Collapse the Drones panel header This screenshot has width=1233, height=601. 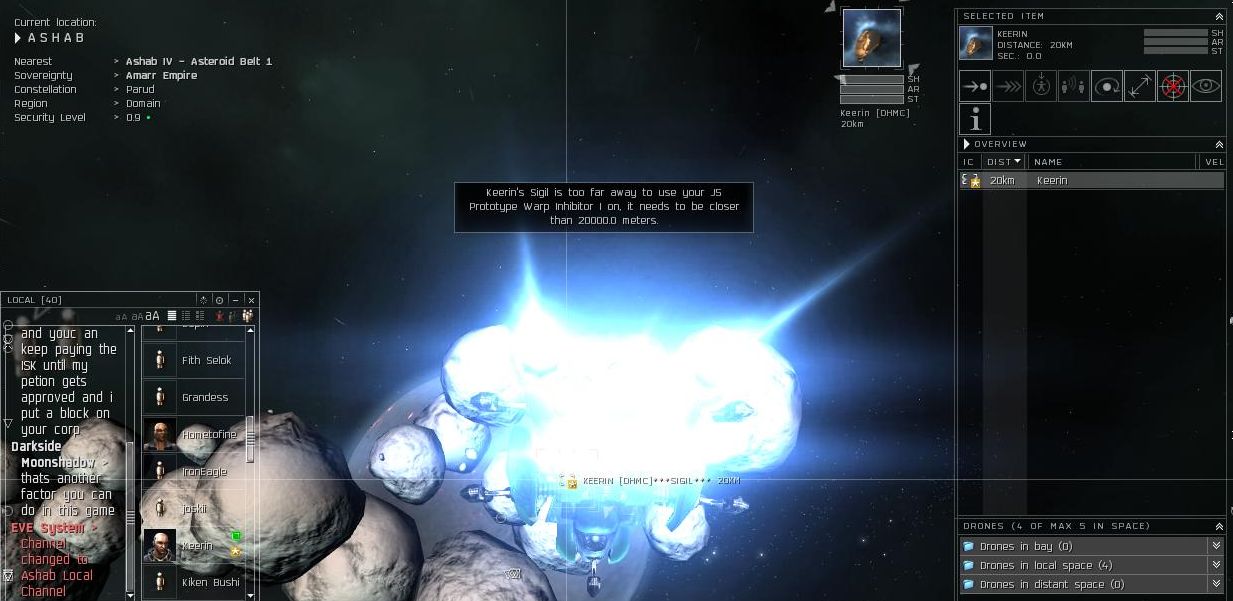click(x=1219, y=527)
